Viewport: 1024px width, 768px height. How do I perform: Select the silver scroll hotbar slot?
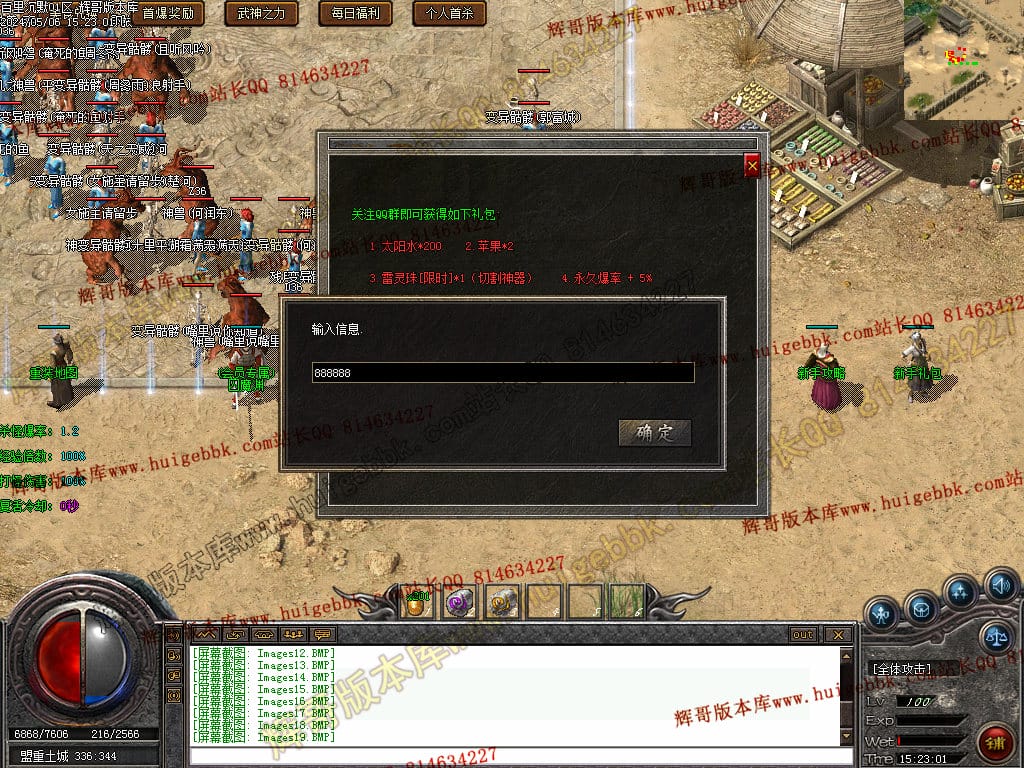(501, 601)
